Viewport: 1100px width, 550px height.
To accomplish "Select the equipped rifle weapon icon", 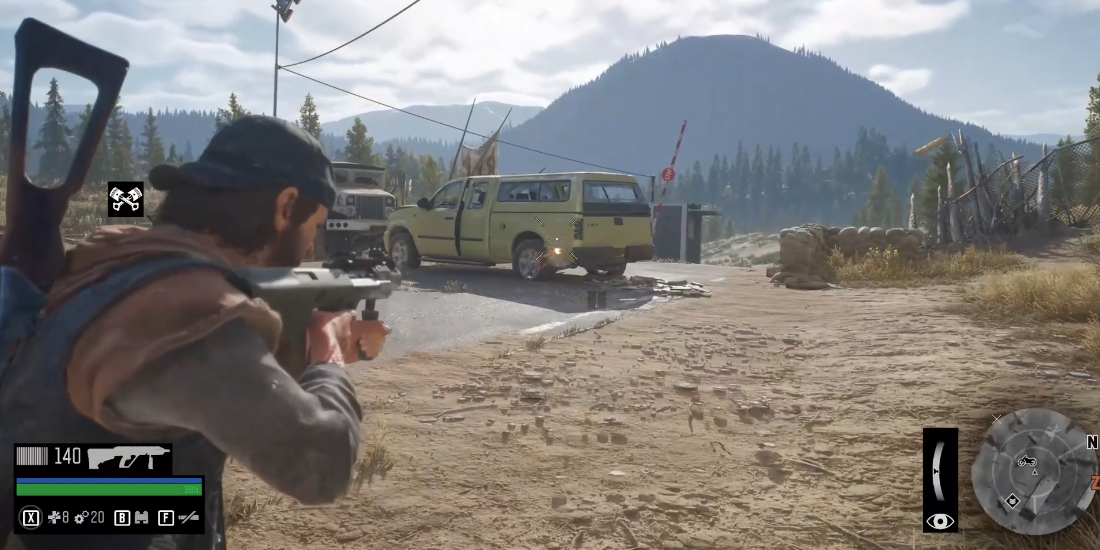I will click(x=127, y=457).
